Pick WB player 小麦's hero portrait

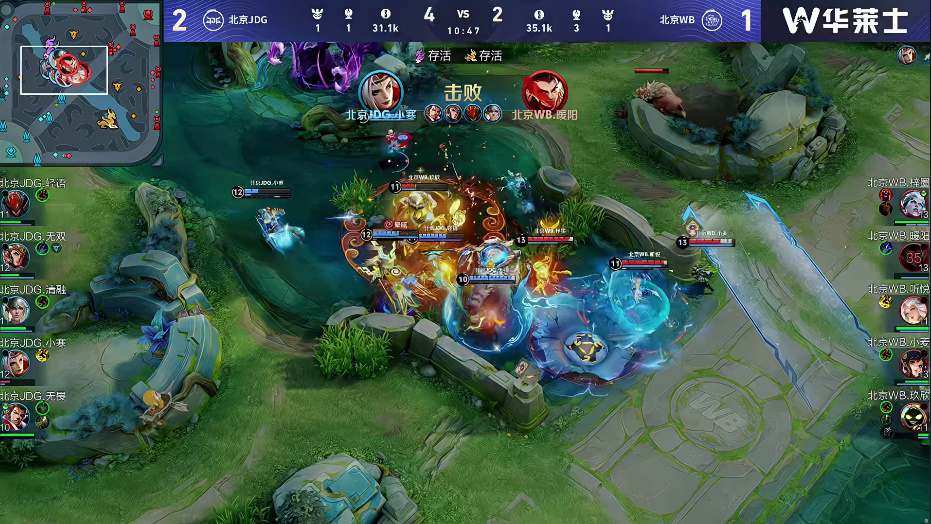point(912,363)
